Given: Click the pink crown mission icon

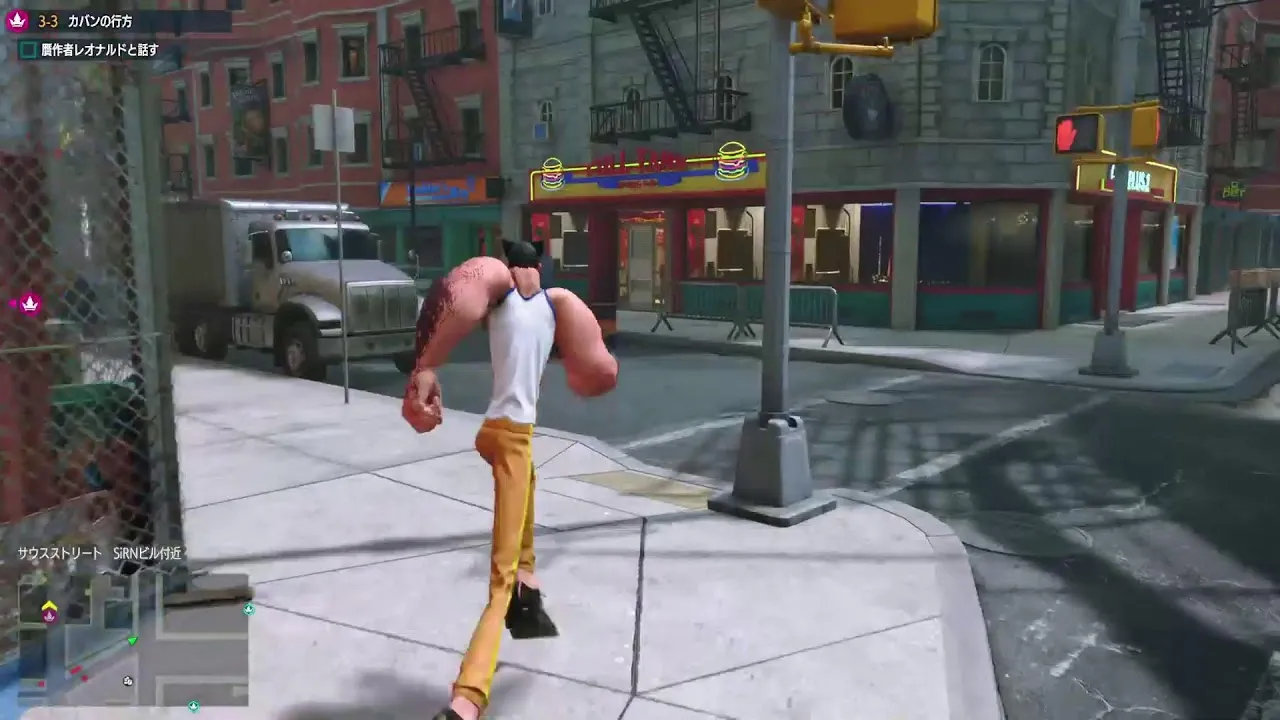Looking at the screenshot, I should 17,21.
